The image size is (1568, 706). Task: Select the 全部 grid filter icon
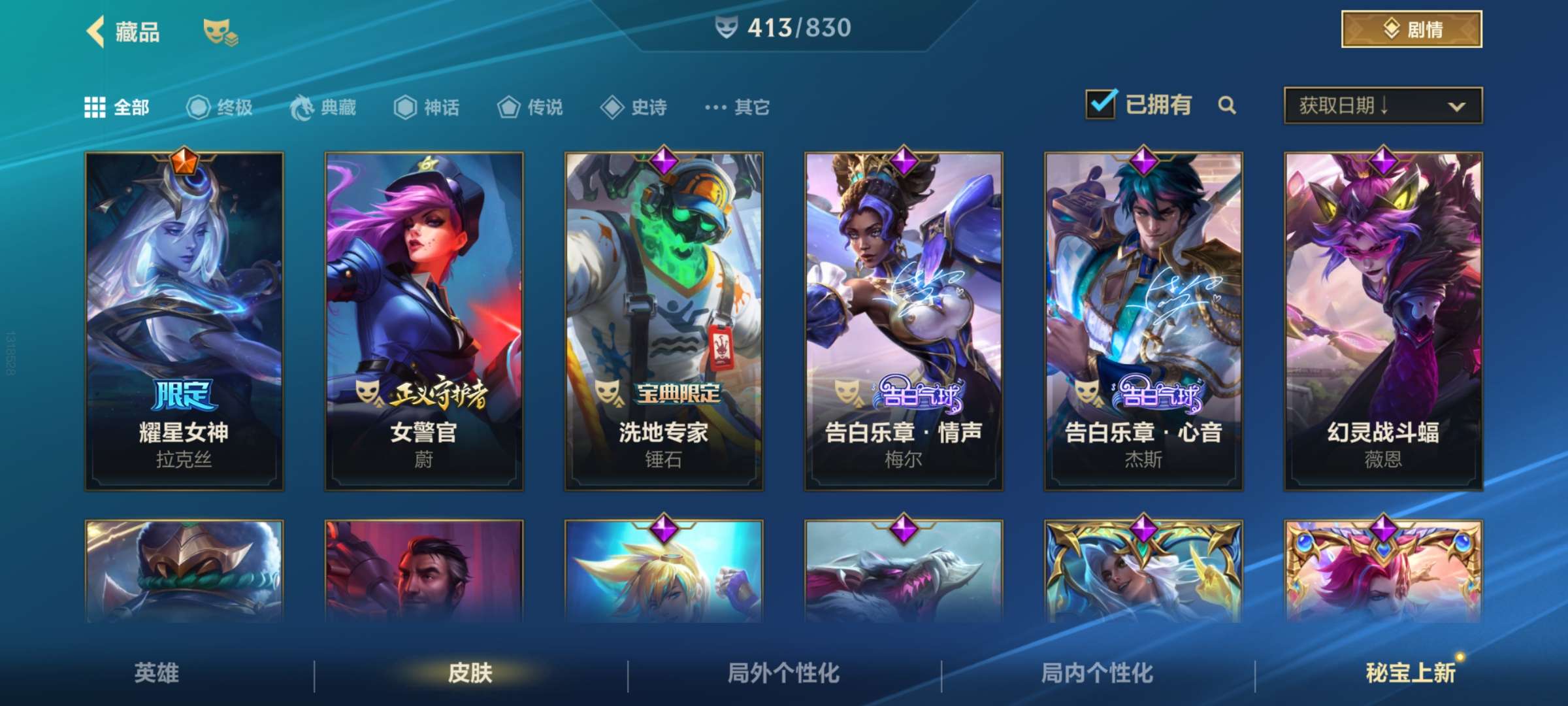coord(95,108)
